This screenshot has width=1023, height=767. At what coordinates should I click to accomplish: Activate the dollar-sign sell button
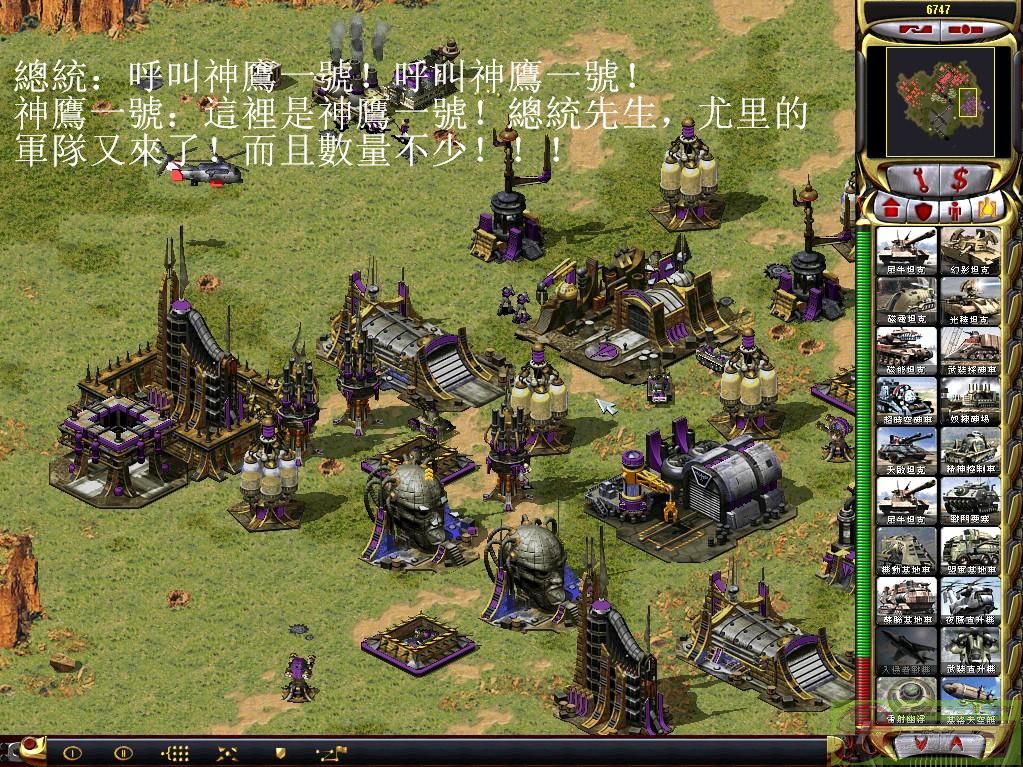pos(959,181)
